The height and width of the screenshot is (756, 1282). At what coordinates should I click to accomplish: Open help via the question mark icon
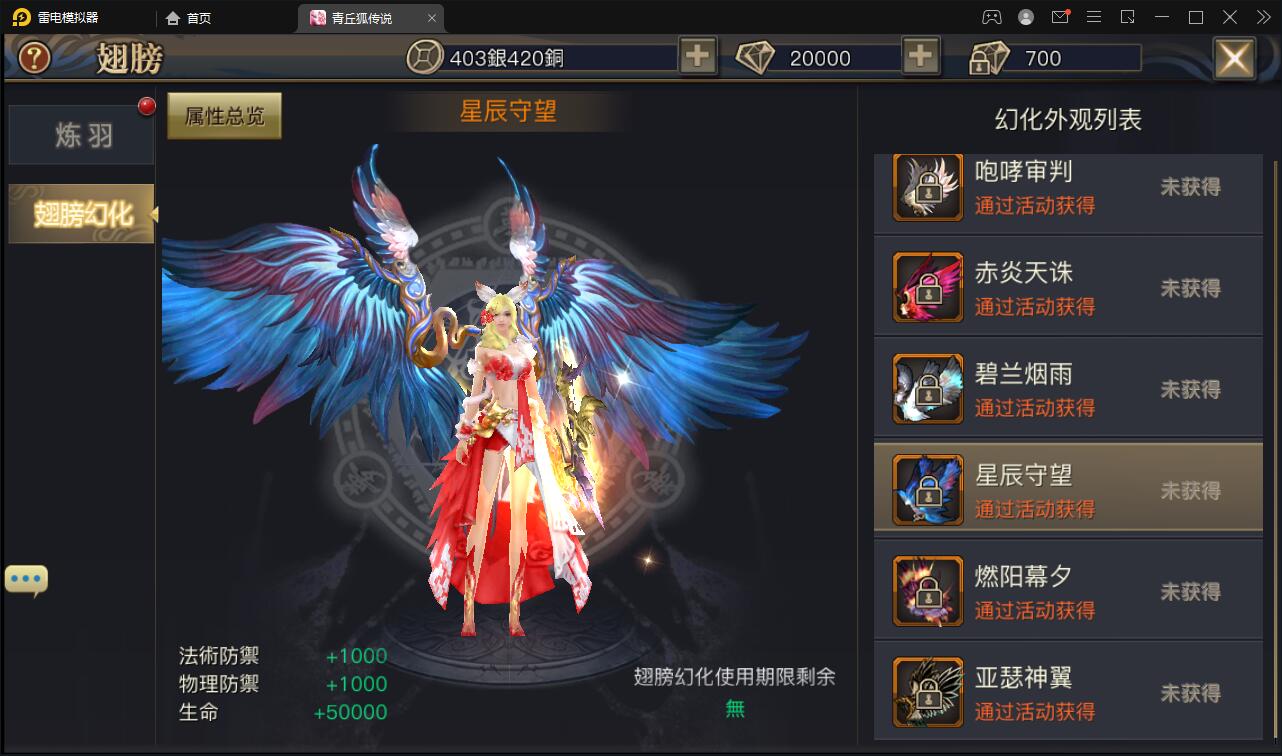click(x=33, y=57)
